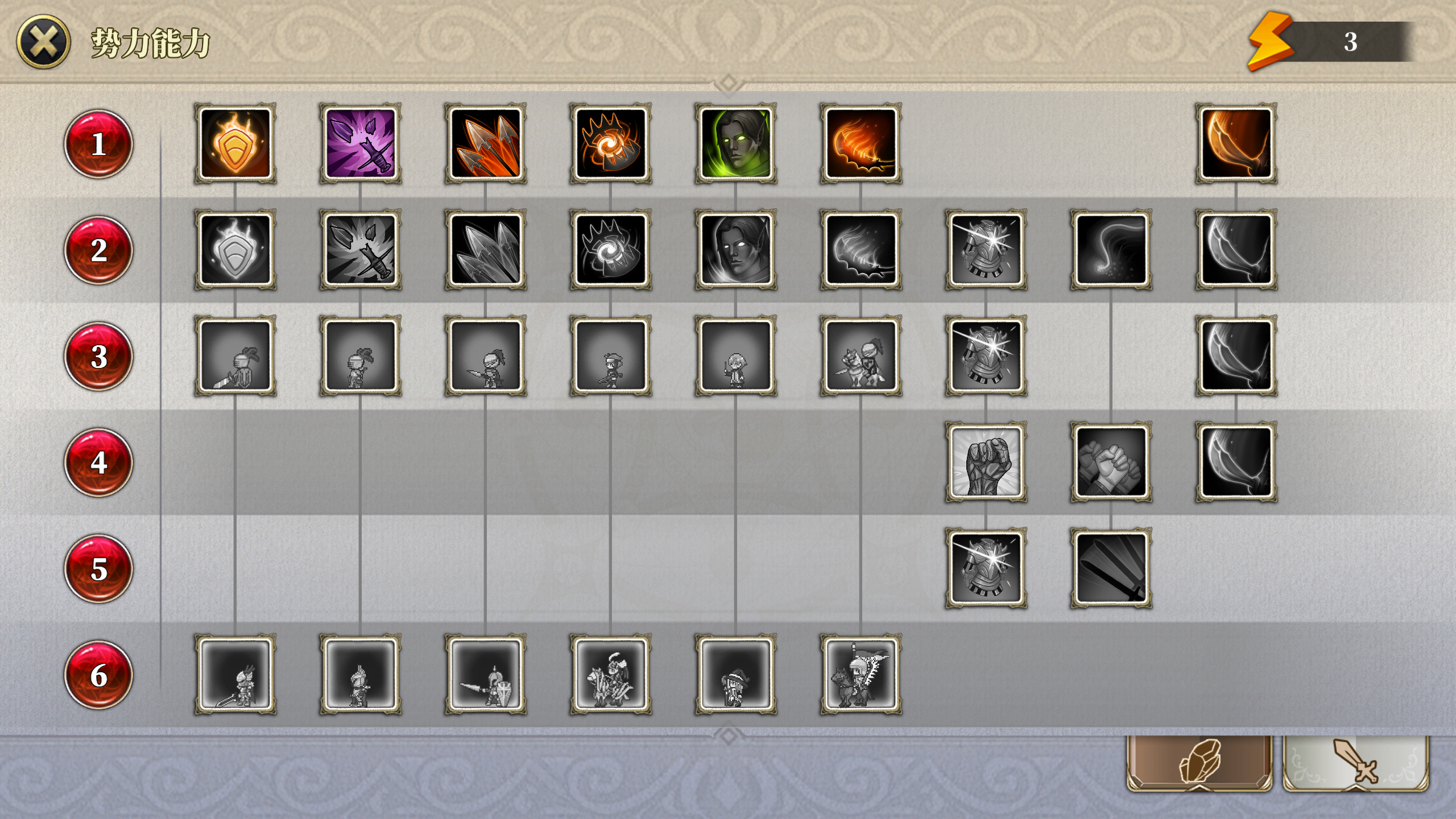Select the grey shooting star trail ability

(x=1111, y=250)
